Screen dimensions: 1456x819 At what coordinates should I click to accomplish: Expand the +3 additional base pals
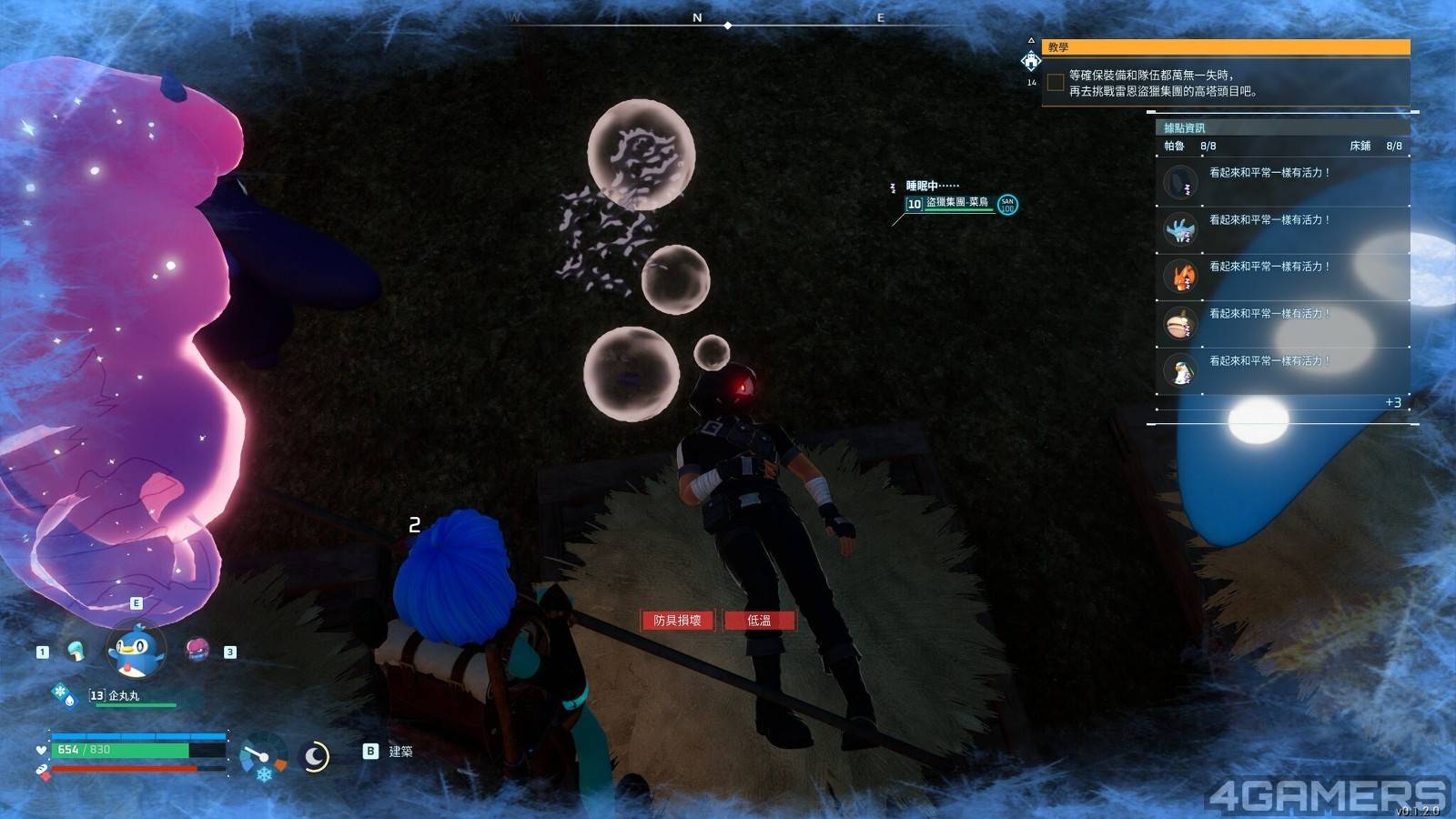pyautogui.click(x=1392, y=402)
